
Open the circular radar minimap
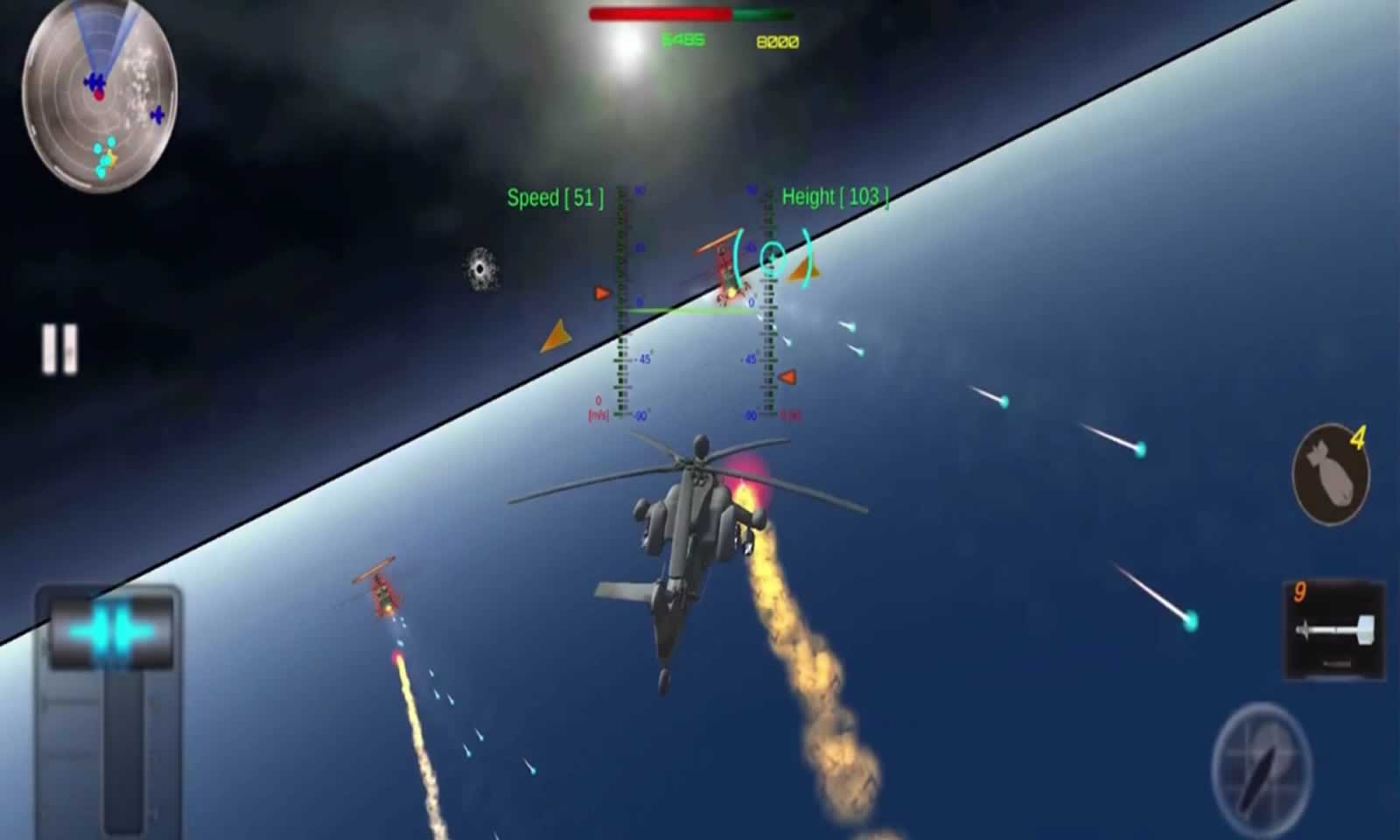pyautogui.click(x=100, y=94)
